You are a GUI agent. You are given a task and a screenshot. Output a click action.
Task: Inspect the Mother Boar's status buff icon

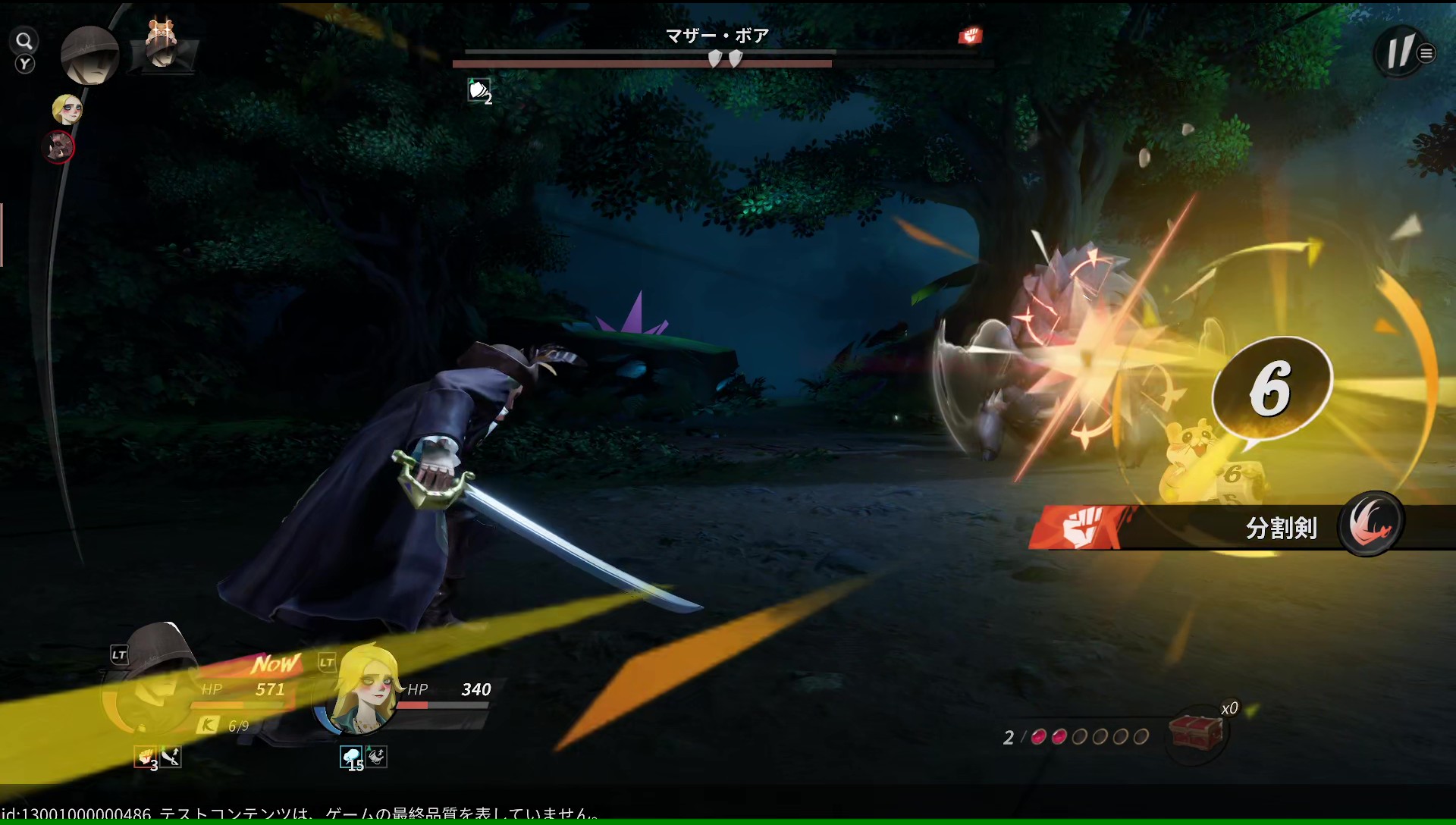click(x=479, y=92)
